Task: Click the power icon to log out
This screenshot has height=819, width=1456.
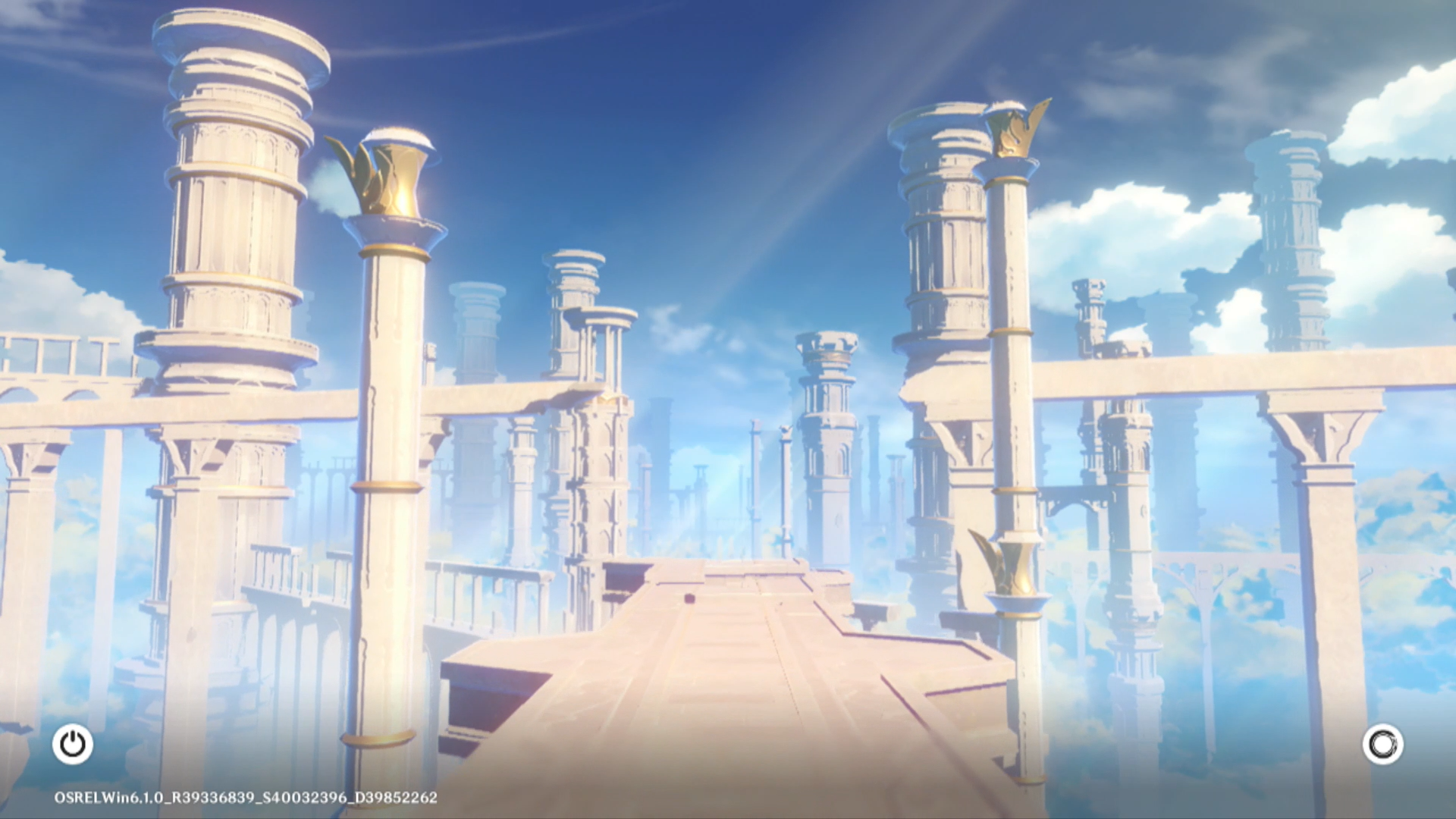Action: tap(73, 744)
